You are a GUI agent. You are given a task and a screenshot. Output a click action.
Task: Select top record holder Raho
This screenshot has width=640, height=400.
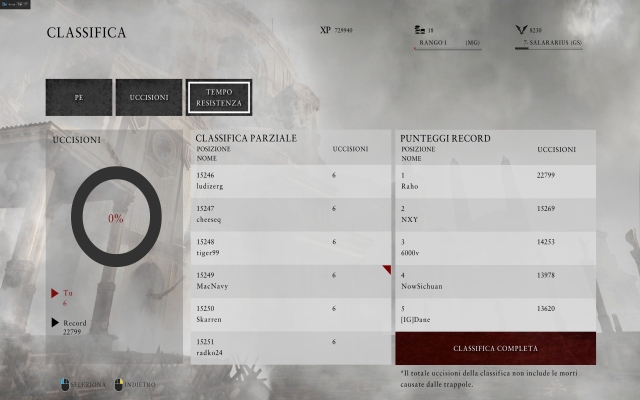pyautogui.click(x=496, y=181)
